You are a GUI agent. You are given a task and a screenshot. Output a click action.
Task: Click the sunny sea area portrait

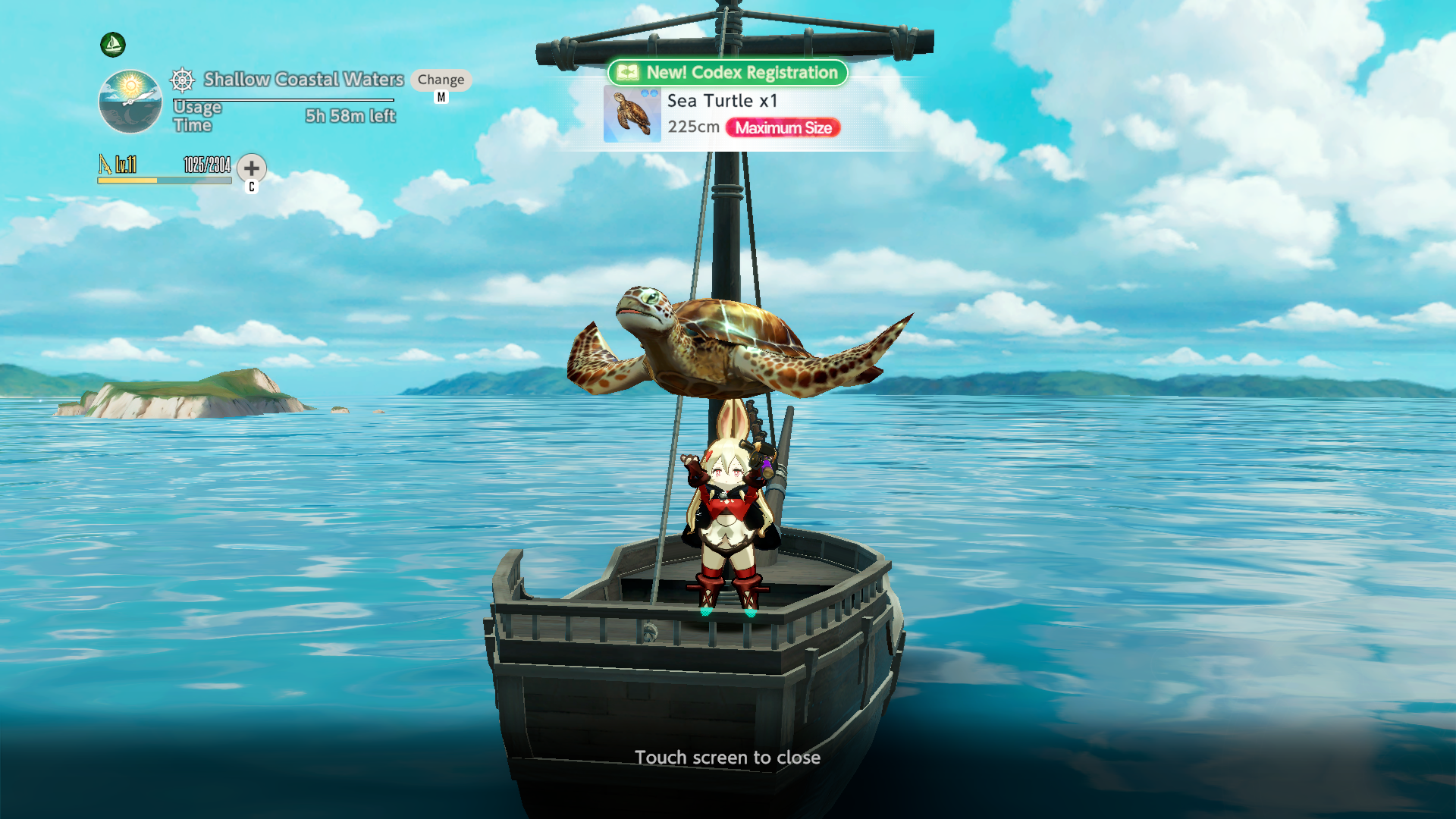130,102
